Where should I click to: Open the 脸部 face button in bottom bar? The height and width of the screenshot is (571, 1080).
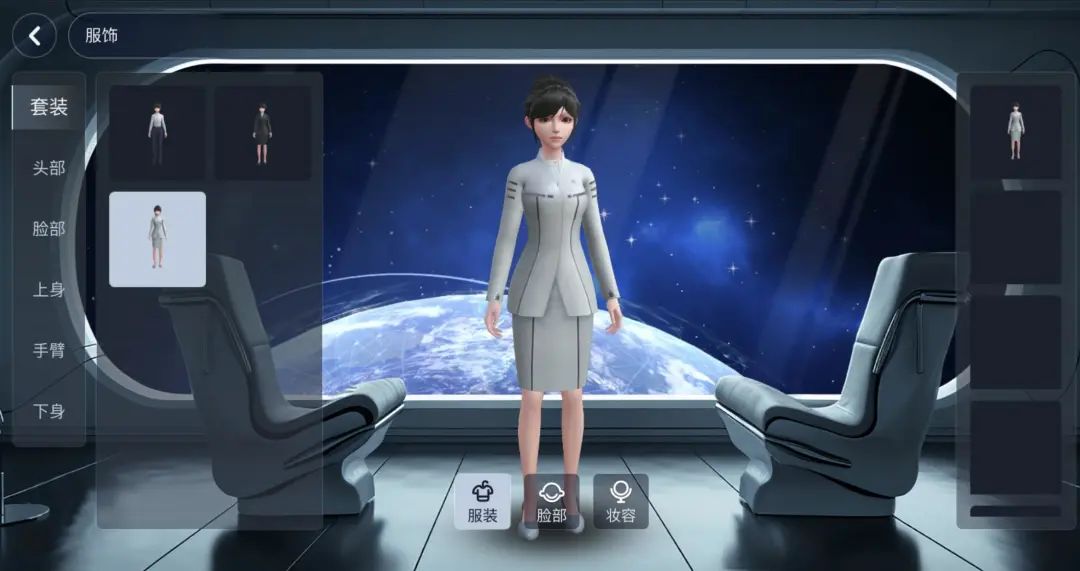click(551, 501)
